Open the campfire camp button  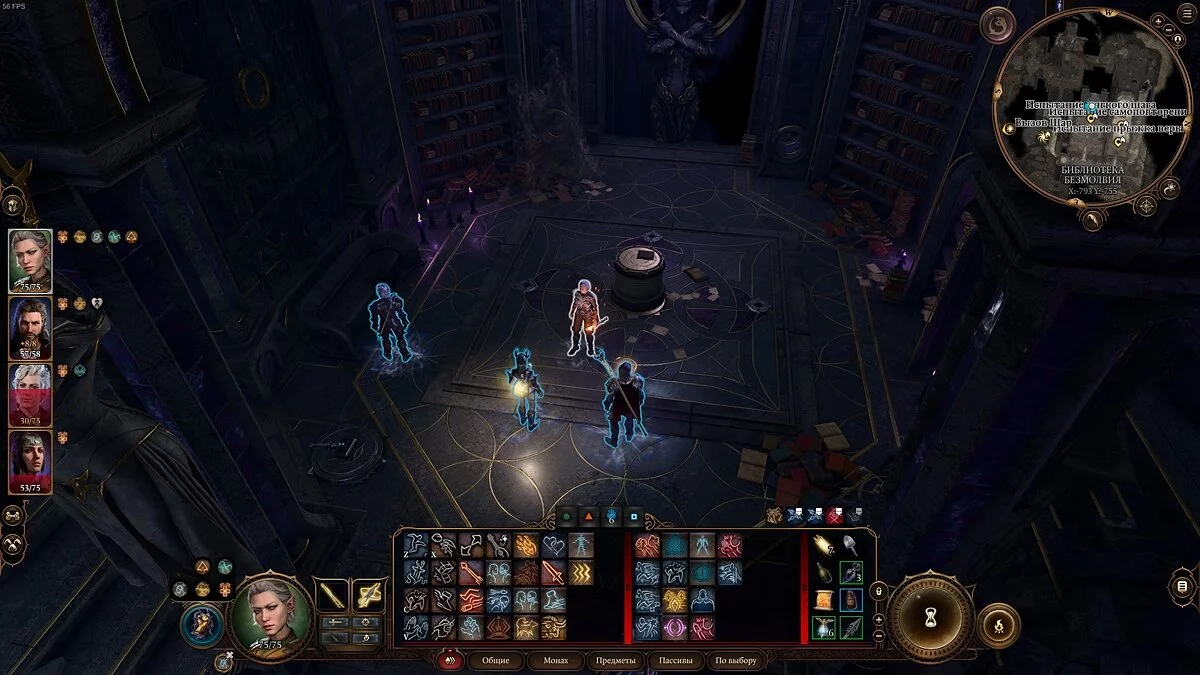pyautogui.click(x=998, y=624)
